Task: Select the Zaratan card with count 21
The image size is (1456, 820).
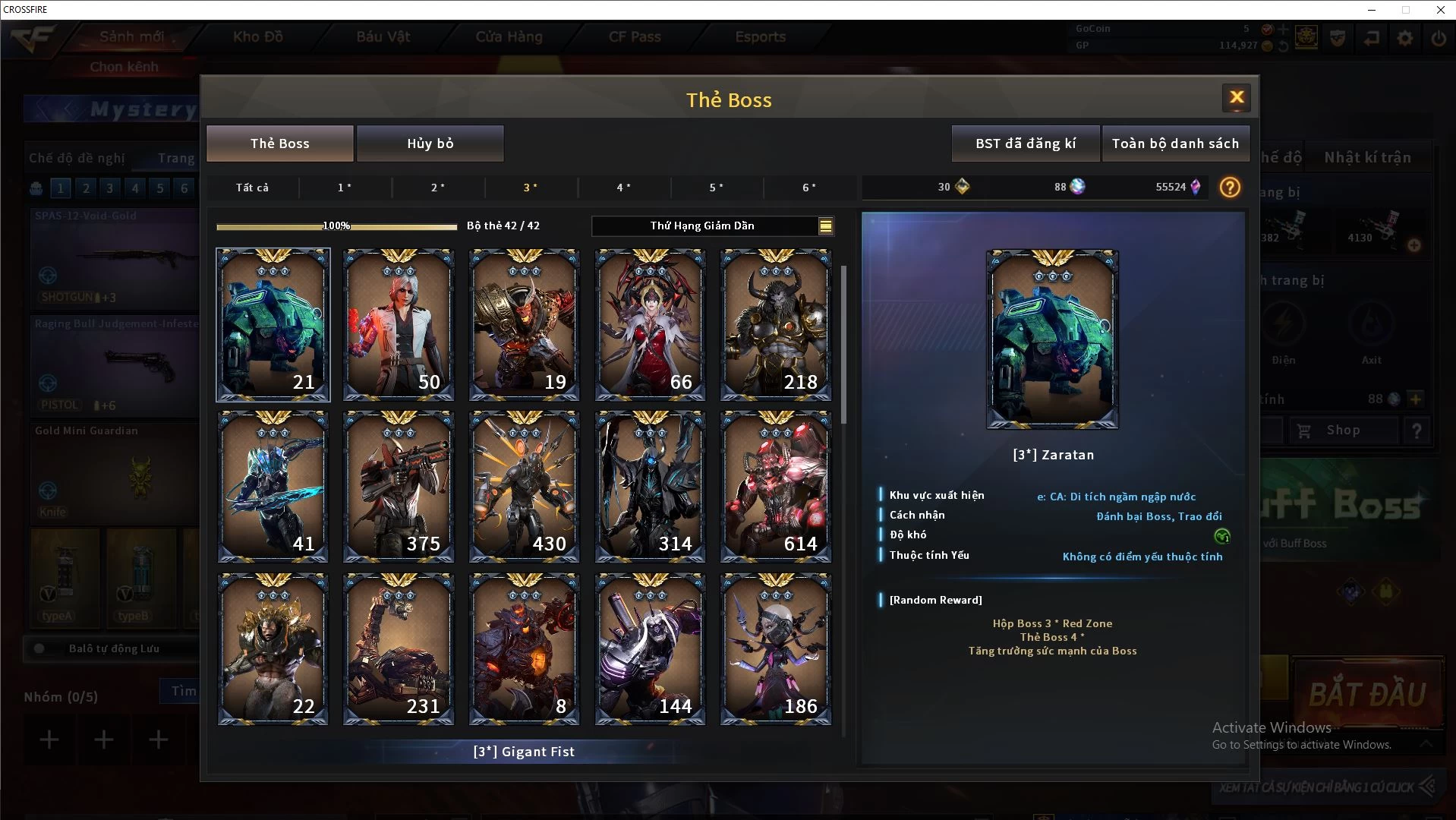Action: tap(273, 324)
